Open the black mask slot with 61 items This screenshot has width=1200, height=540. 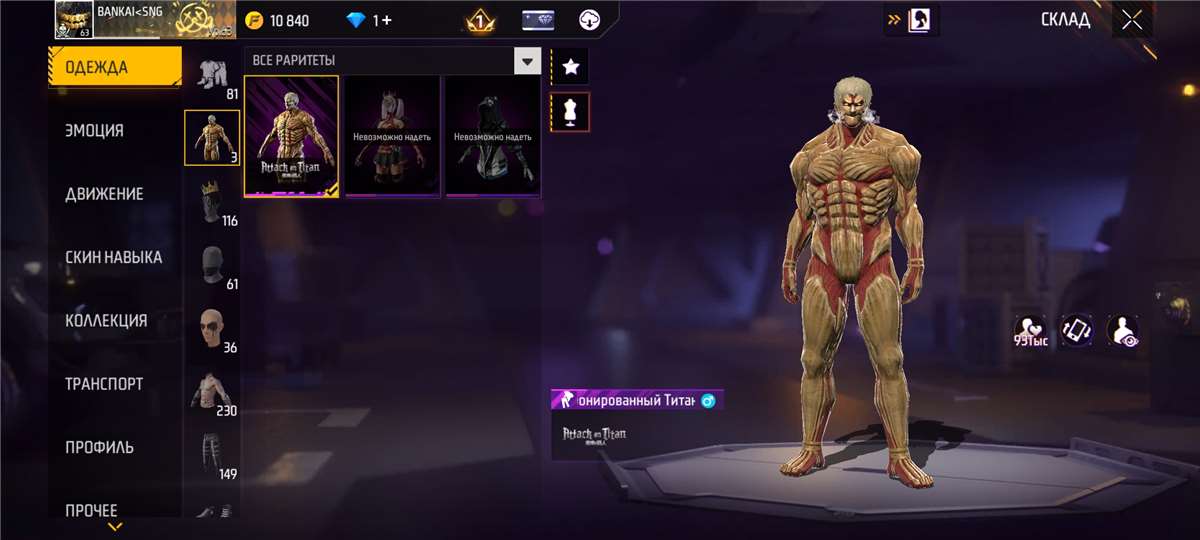click(x=212, y=265)
